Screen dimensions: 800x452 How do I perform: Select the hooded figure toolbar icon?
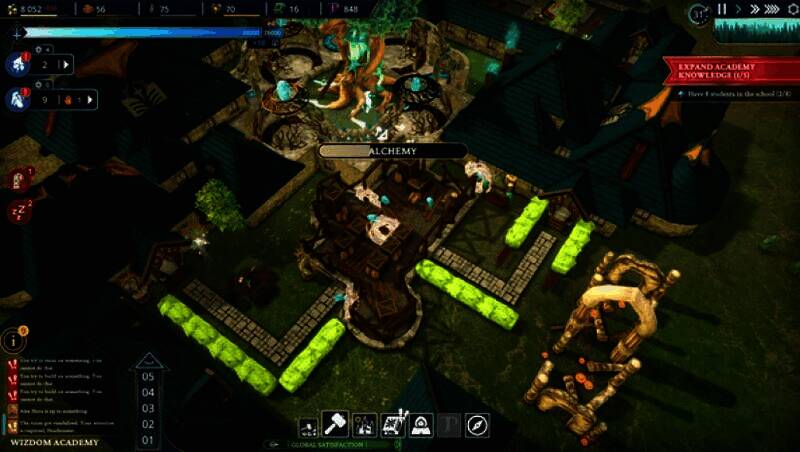(421, 424)
